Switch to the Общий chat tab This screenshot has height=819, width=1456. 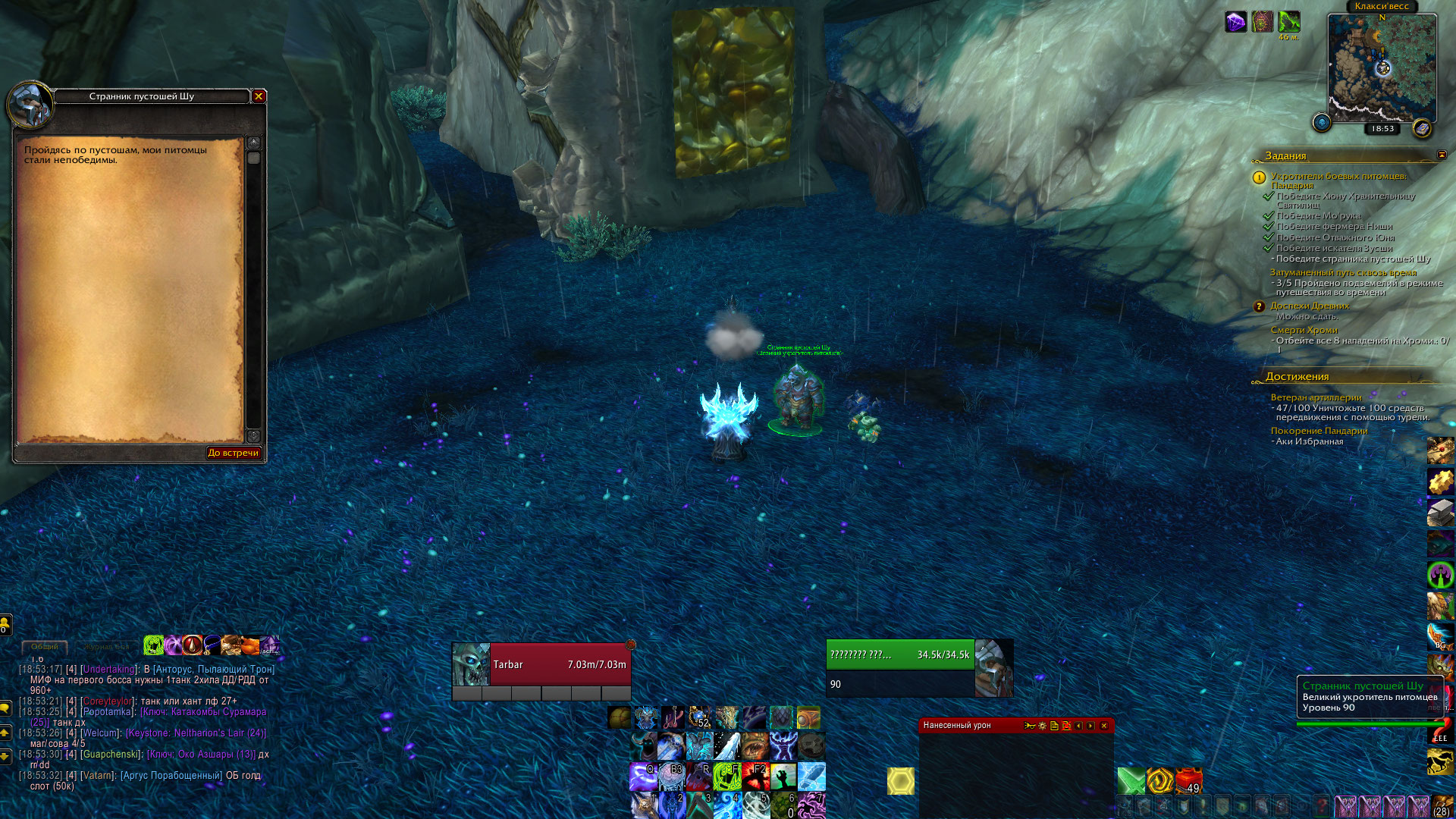[44, 647]
